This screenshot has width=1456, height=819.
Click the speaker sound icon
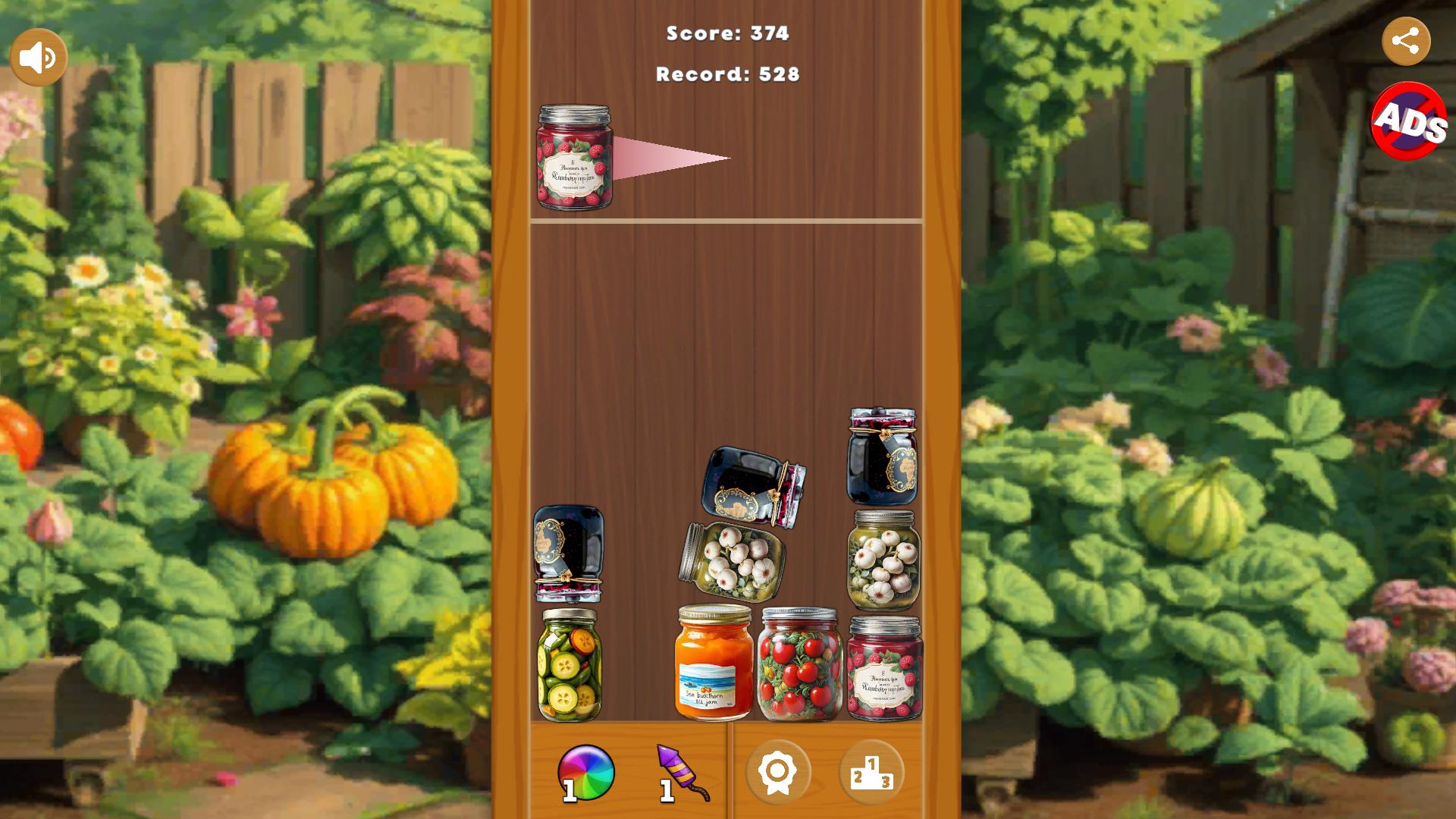pyautogui.click(x=37, y=55)
